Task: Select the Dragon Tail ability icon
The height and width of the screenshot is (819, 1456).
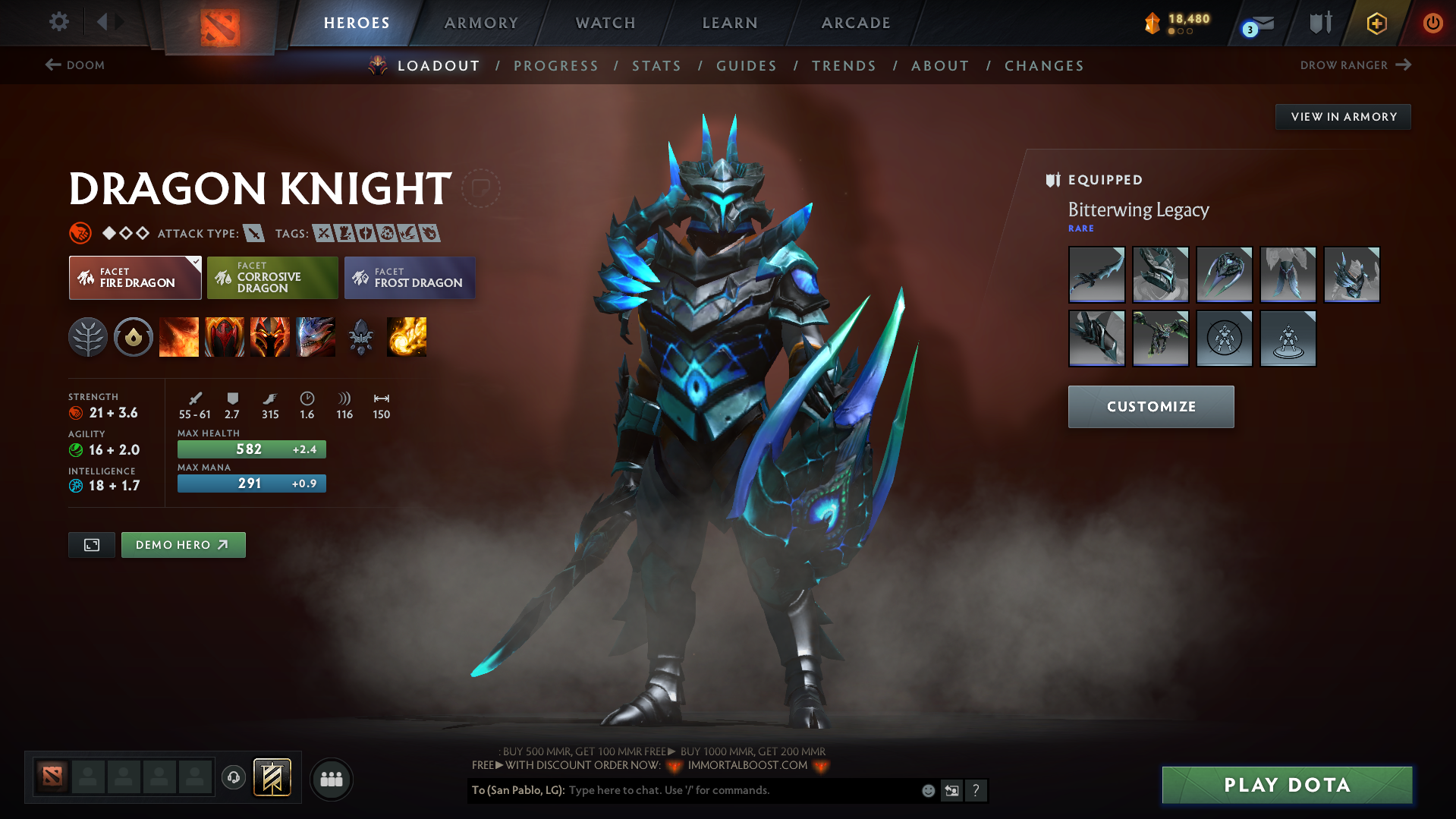Action: (x=225, y=337)
